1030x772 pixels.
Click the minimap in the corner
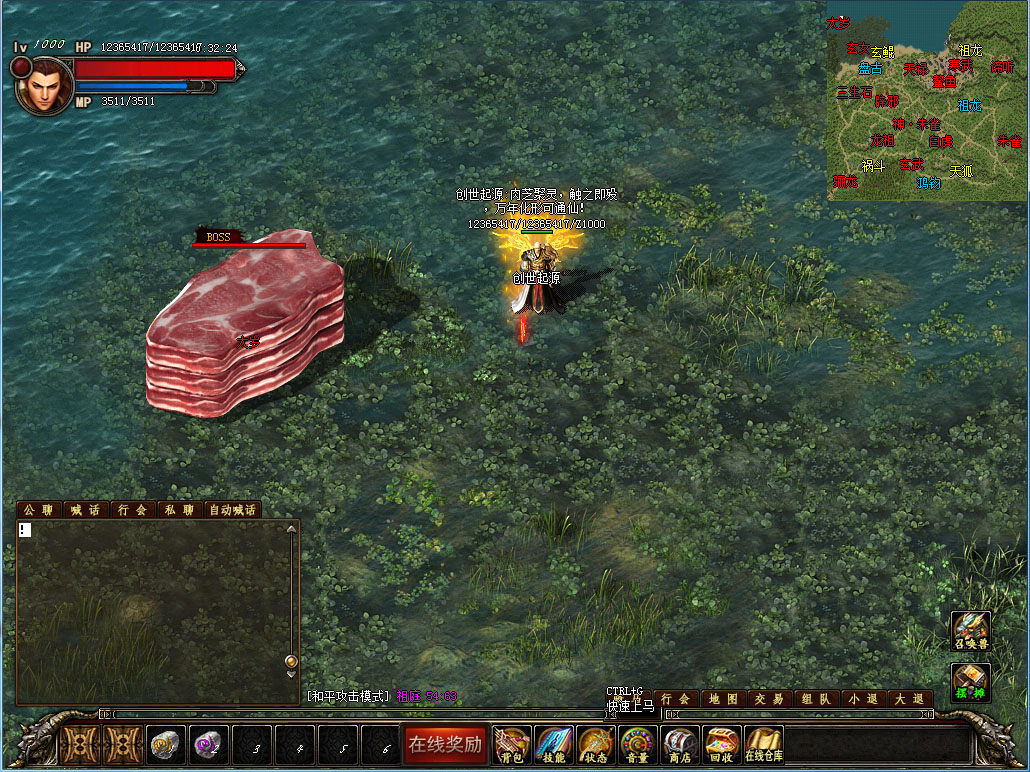(927, 101)
